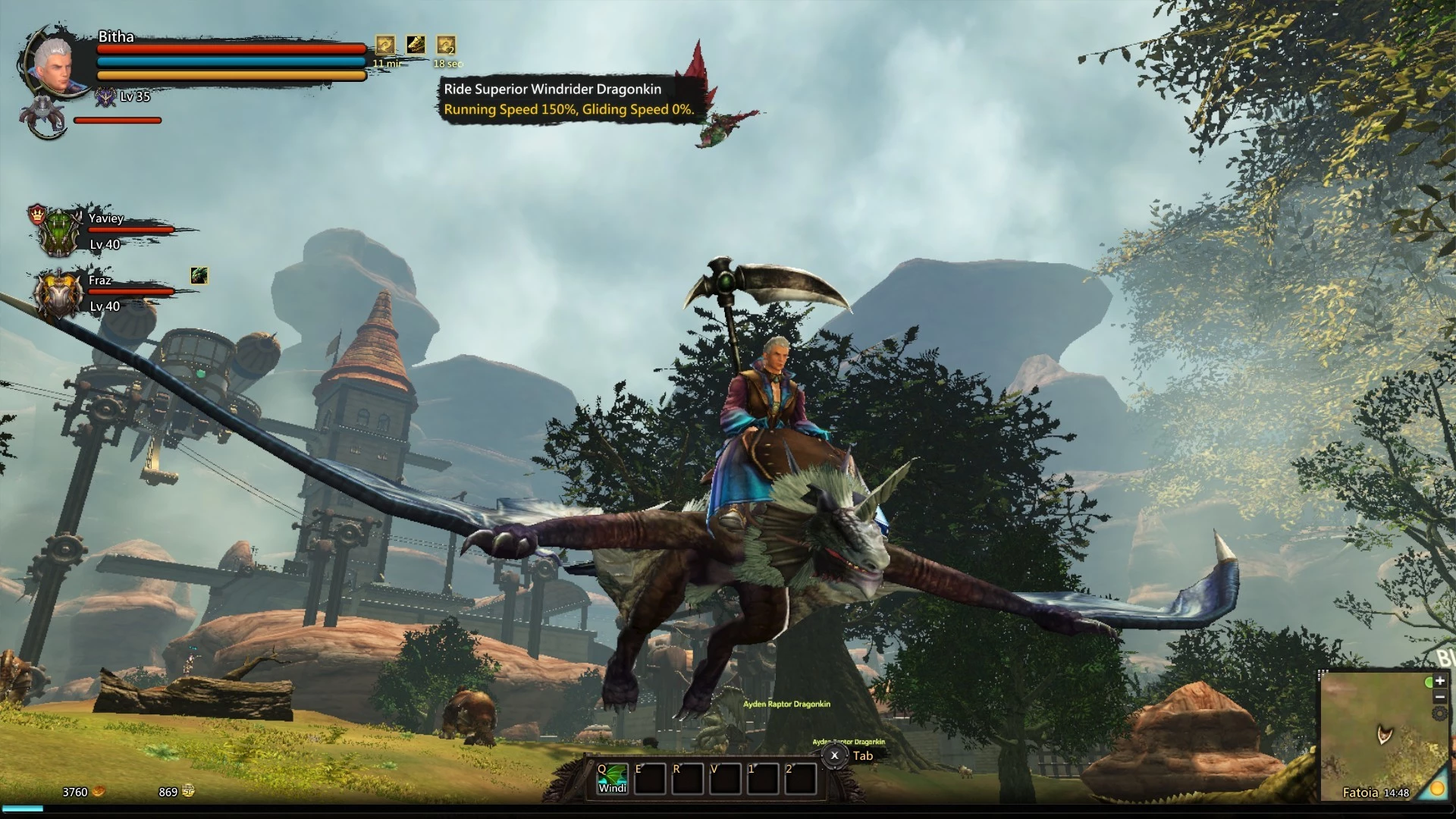Click the dragon head buff icon beside Fraz
Image resolution: width=1456 pixels, height=819 pixels.
coord(199,276)
